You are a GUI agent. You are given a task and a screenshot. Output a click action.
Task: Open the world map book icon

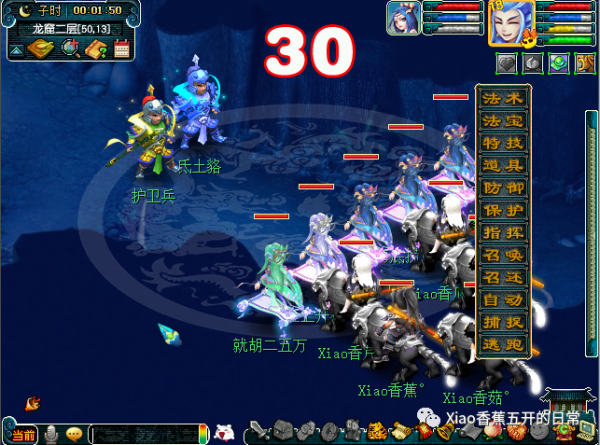coord(39,49)
